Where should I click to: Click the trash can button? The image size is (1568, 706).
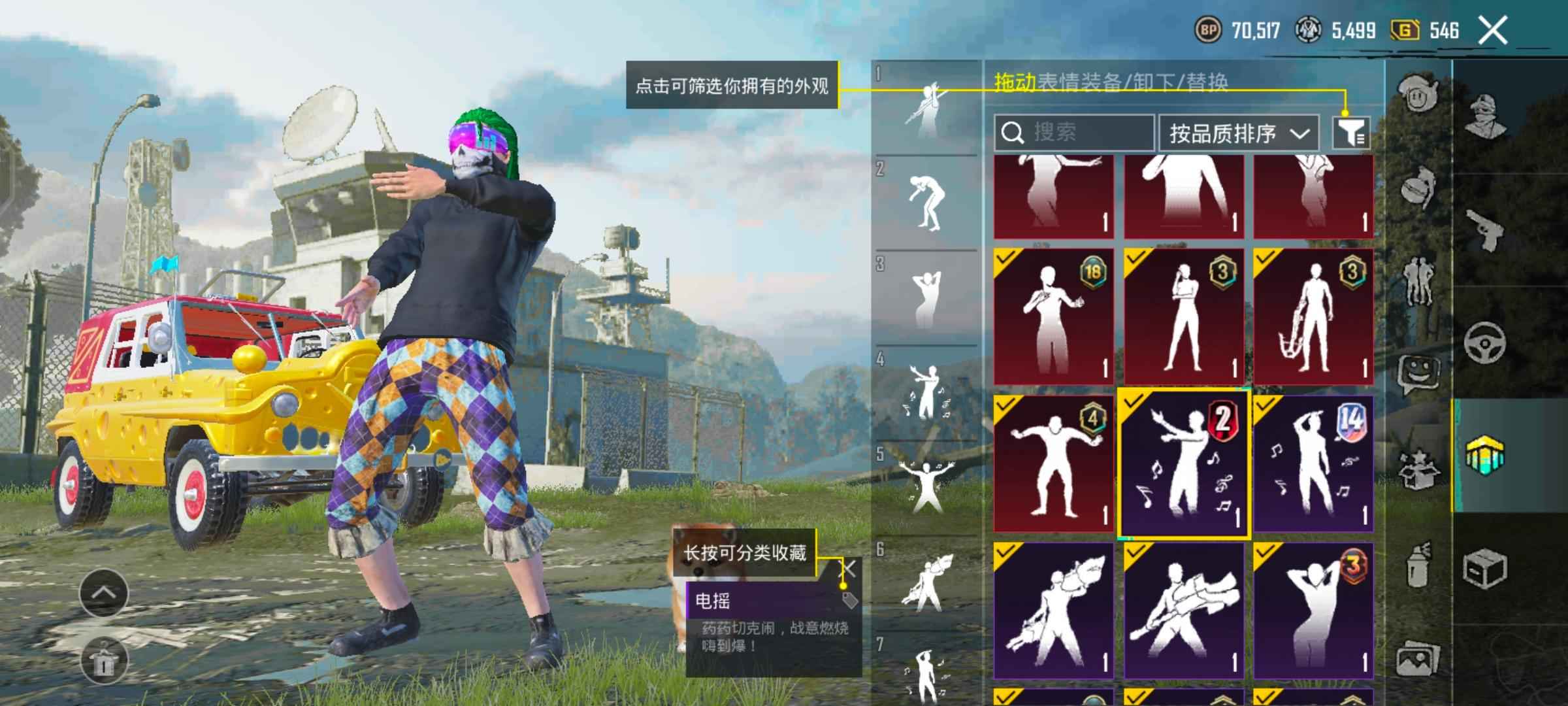103,660
